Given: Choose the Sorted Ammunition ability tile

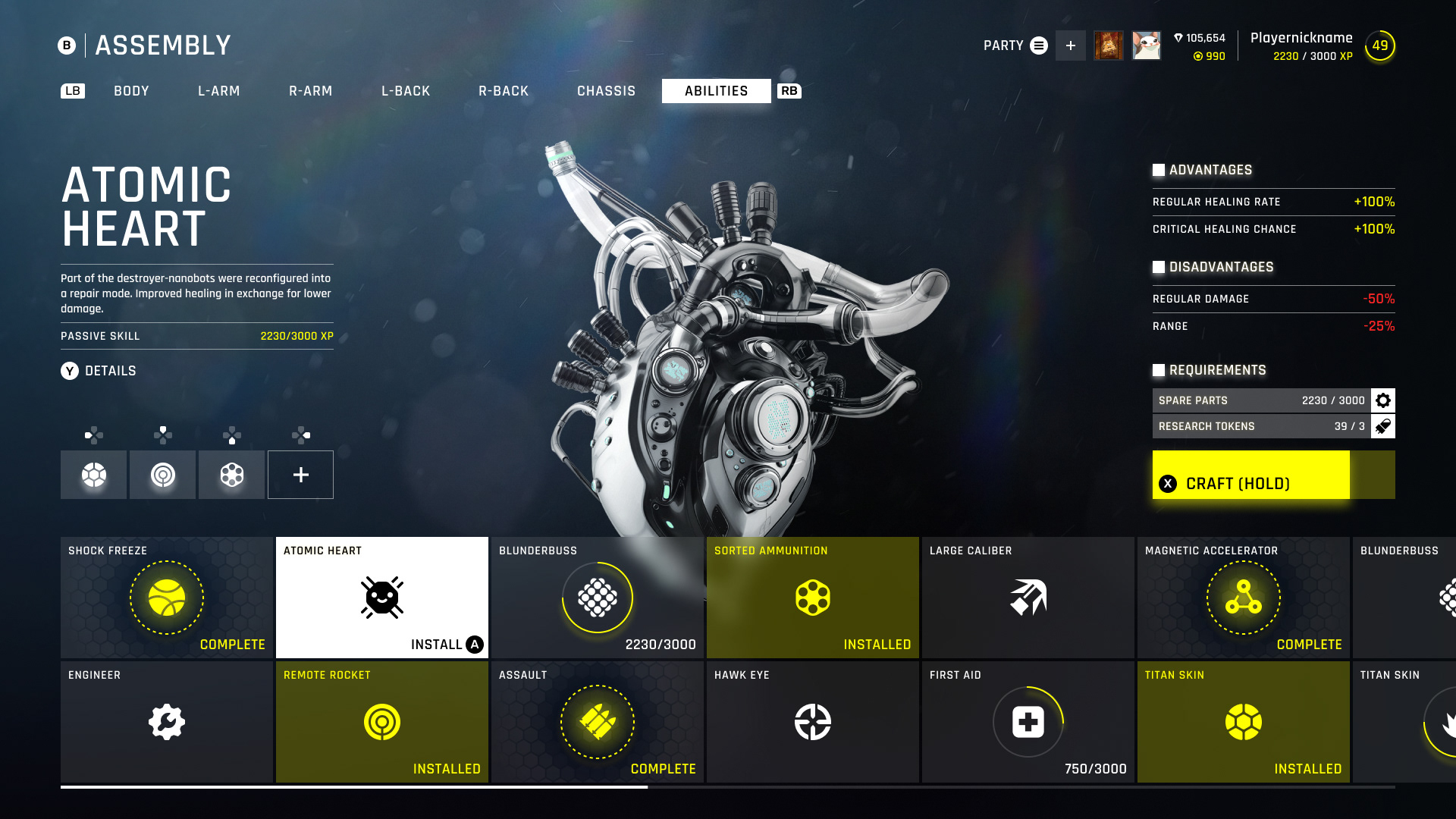Looking at the screenshot, I should point(813,598).
